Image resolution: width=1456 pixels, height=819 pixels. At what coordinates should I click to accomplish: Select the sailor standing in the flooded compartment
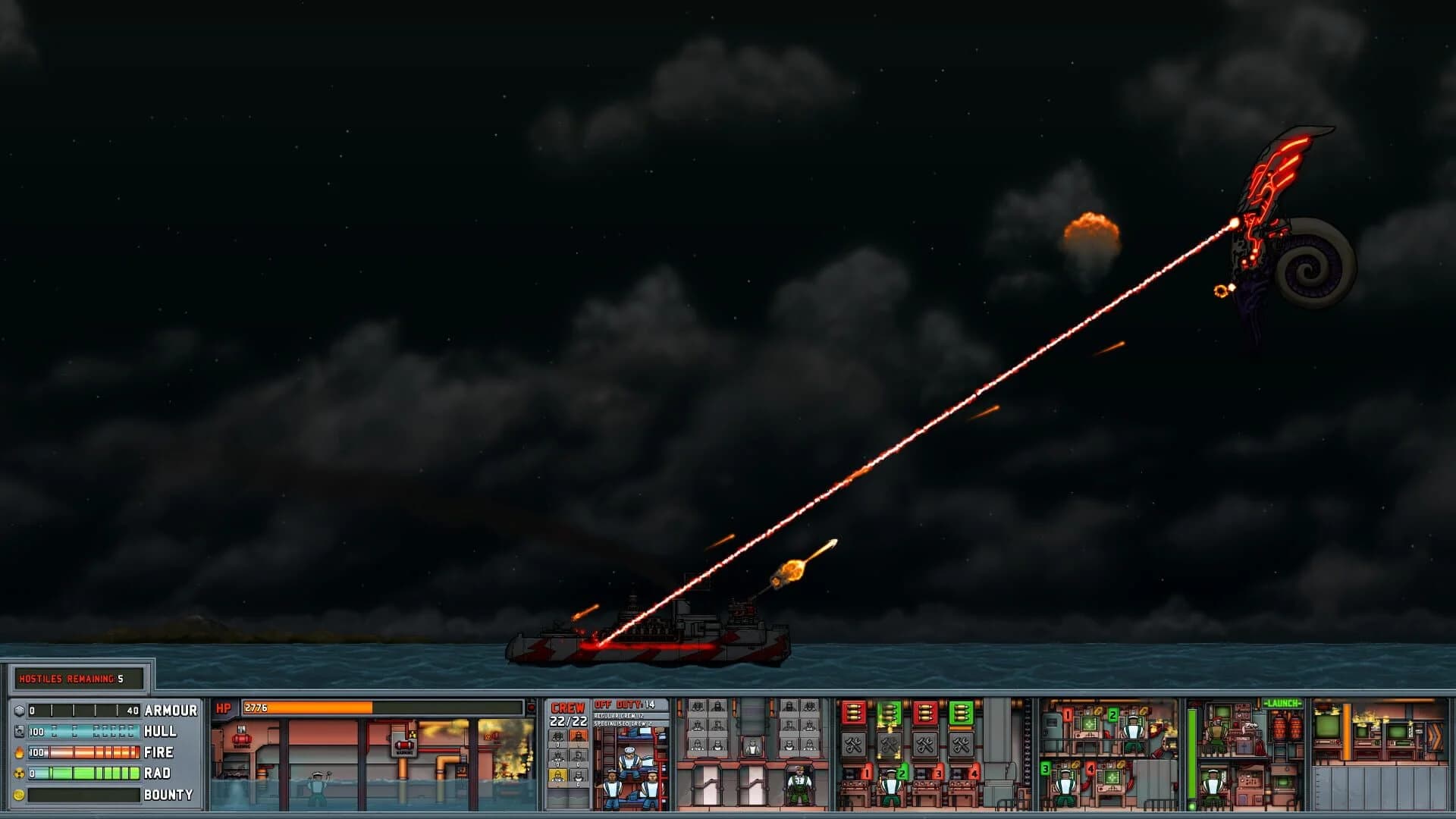[x=318, y=787]
